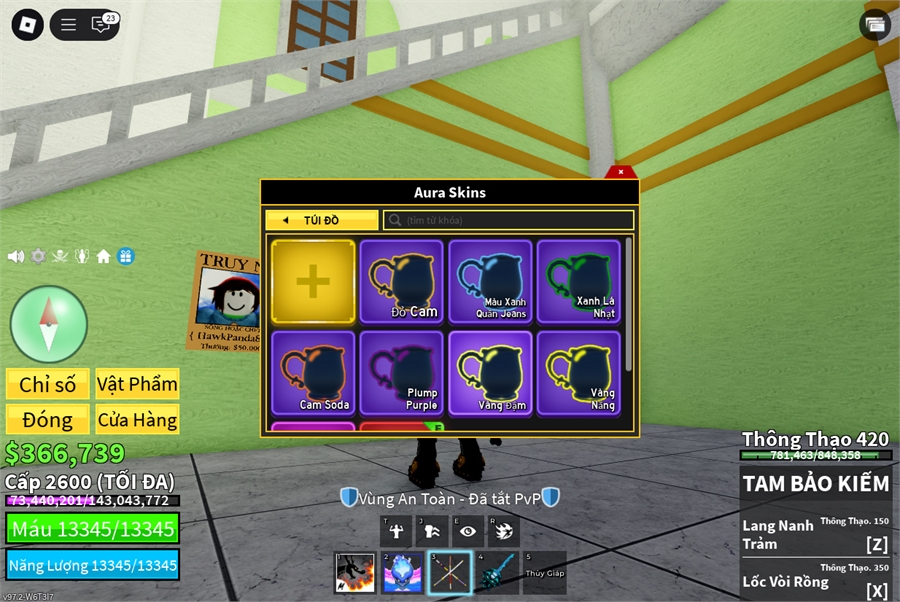Open the Roblox chat button

101,25
